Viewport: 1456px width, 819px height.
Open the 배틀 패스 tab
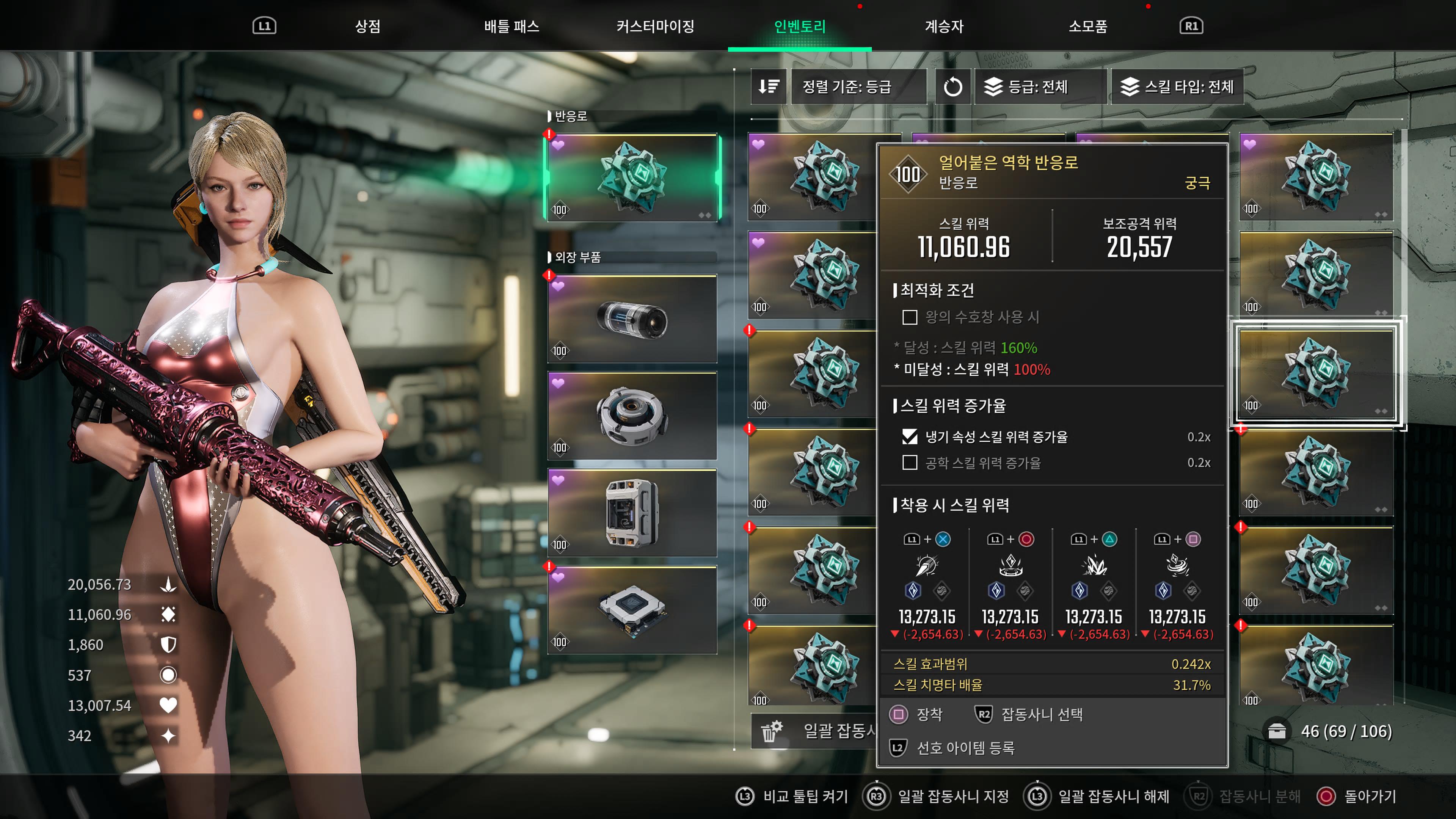point(511,26)
